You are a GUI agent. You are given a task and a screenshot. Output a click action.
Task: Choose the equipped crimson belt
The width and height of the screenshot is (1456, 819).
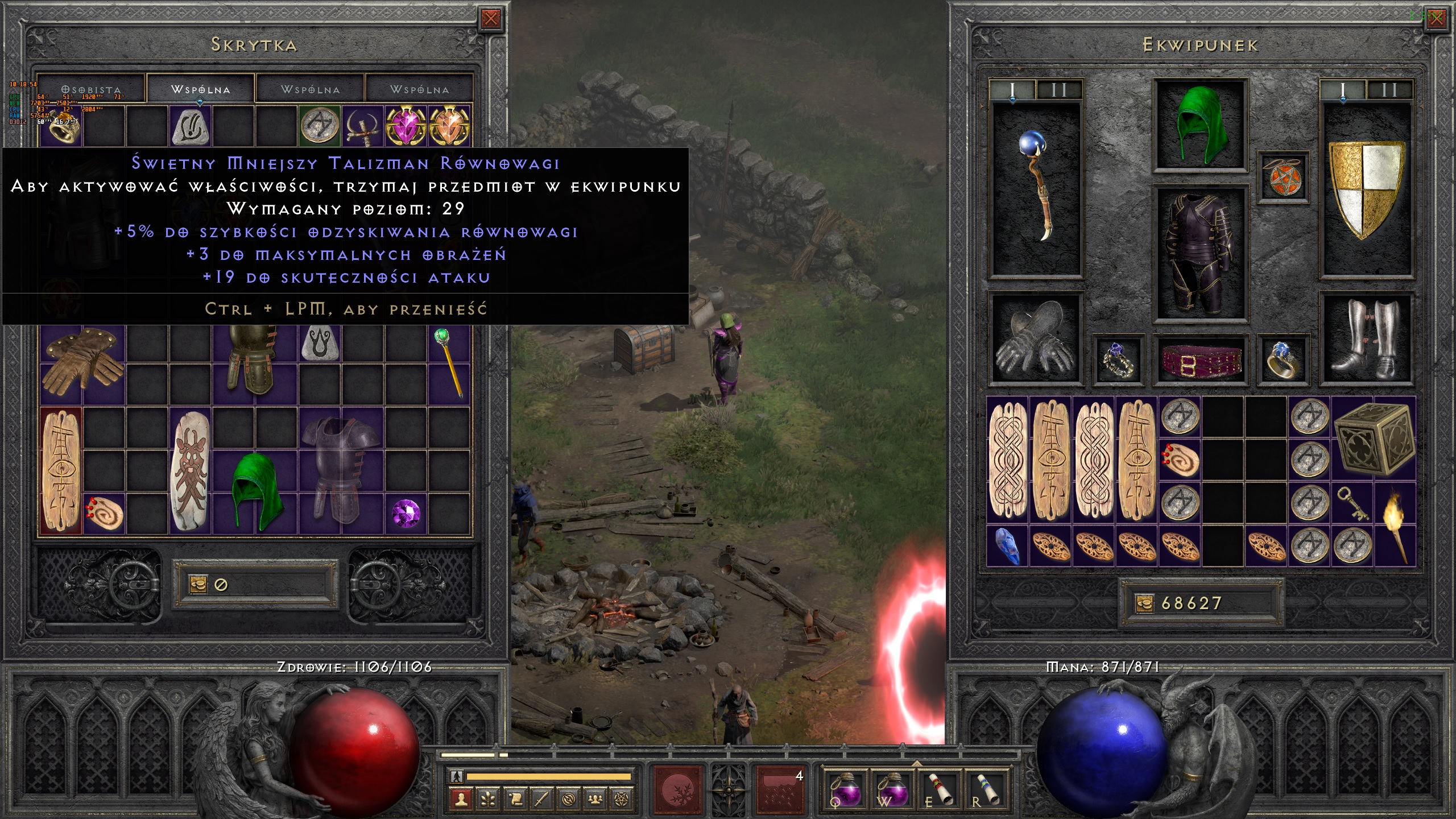coord(1201,361)
